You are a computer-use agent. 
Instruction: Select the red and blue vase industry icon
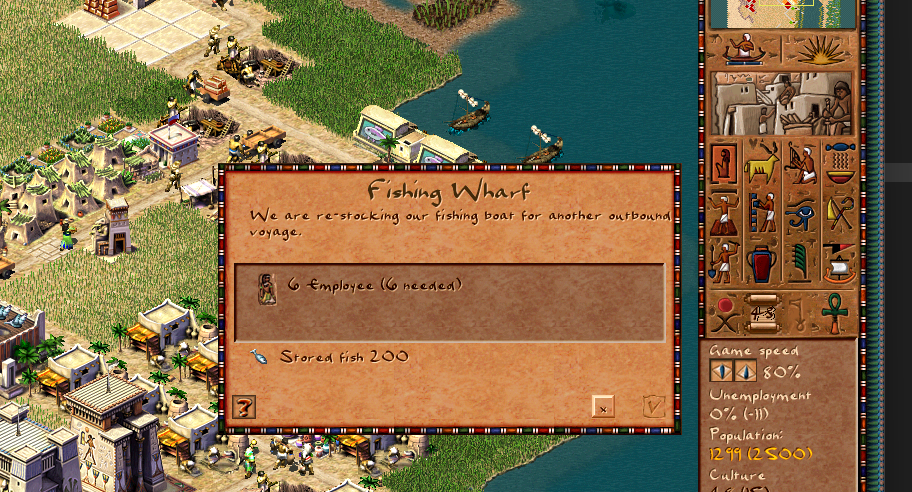[x=762, y=261]
